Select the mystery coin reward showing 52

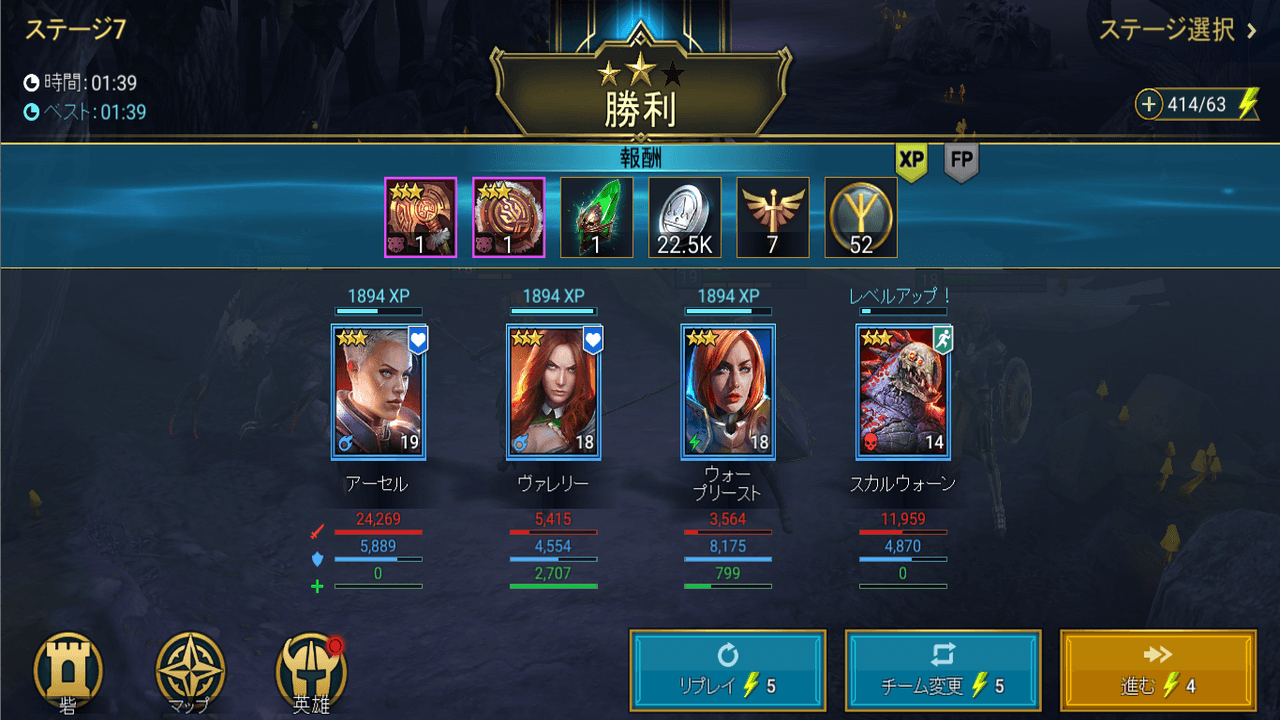(x=860, y=216)
